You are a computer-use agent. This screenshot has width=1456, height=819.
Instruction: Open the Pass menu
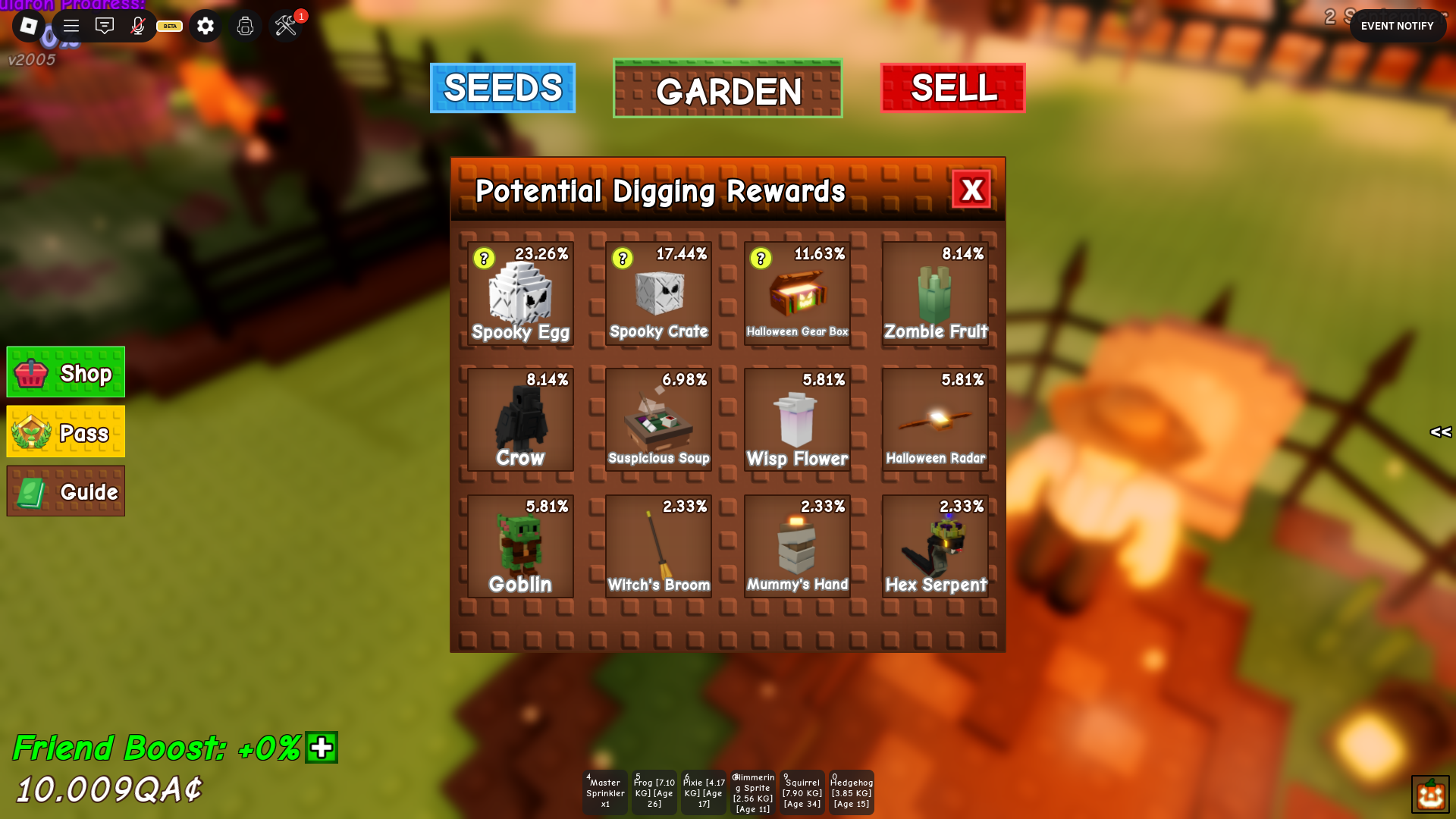tap(66, 431)
